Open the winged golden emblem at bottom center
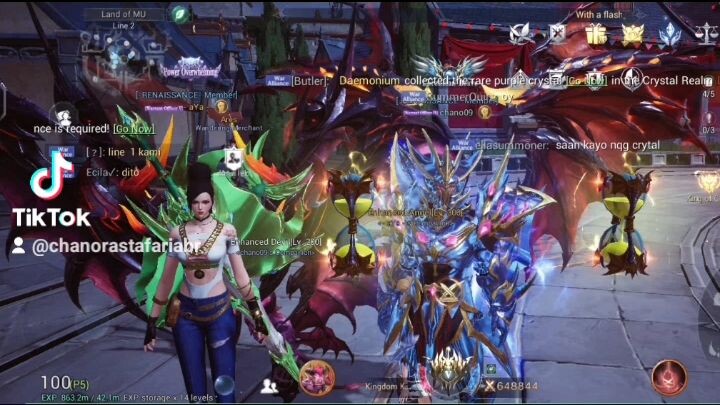The height and width of the screenshot is (405, 720). (448, 372)
